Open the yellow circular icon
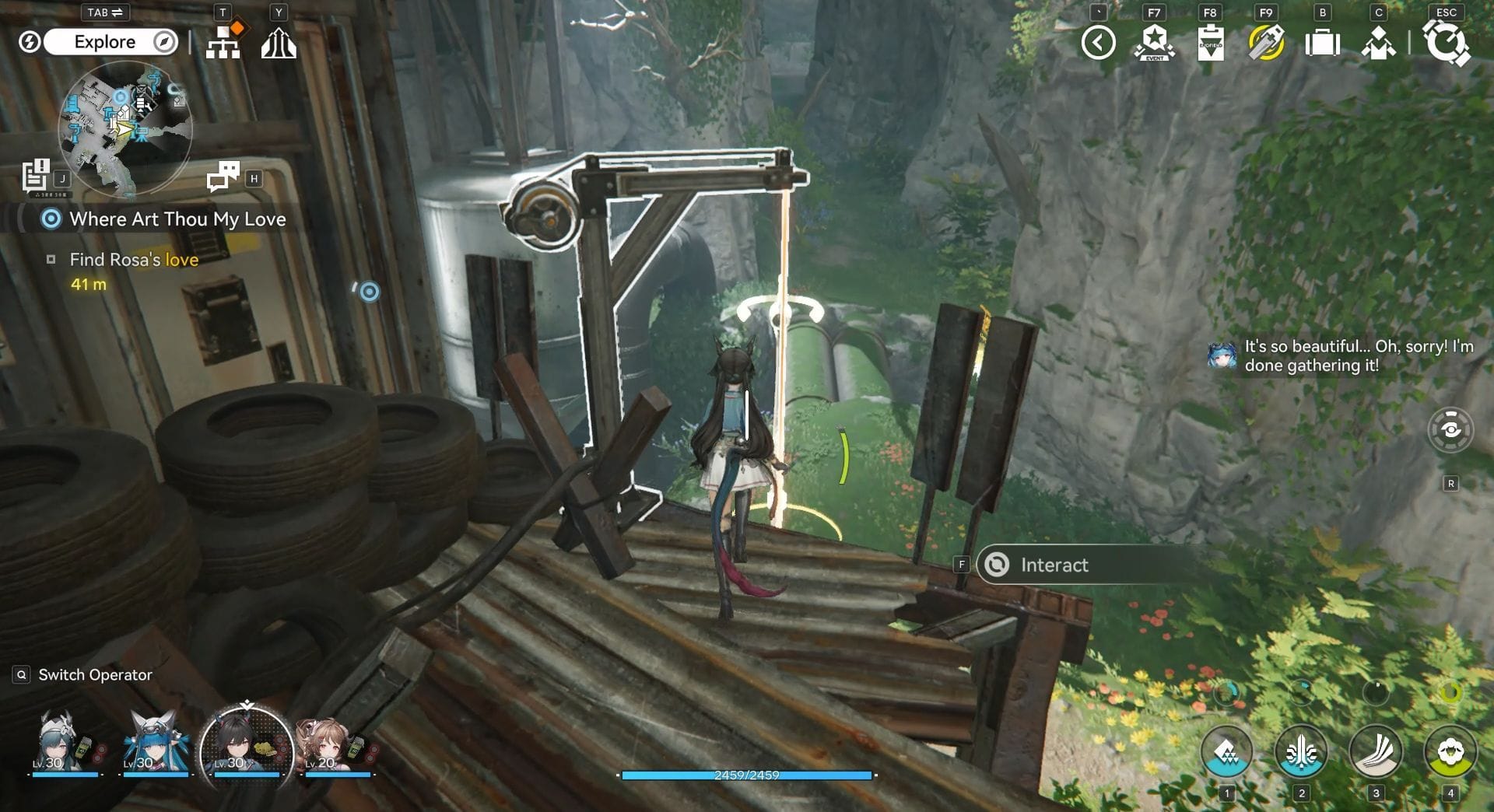Image resolution: width=1494 pixels, height=812 pixels. point(1266,43)
